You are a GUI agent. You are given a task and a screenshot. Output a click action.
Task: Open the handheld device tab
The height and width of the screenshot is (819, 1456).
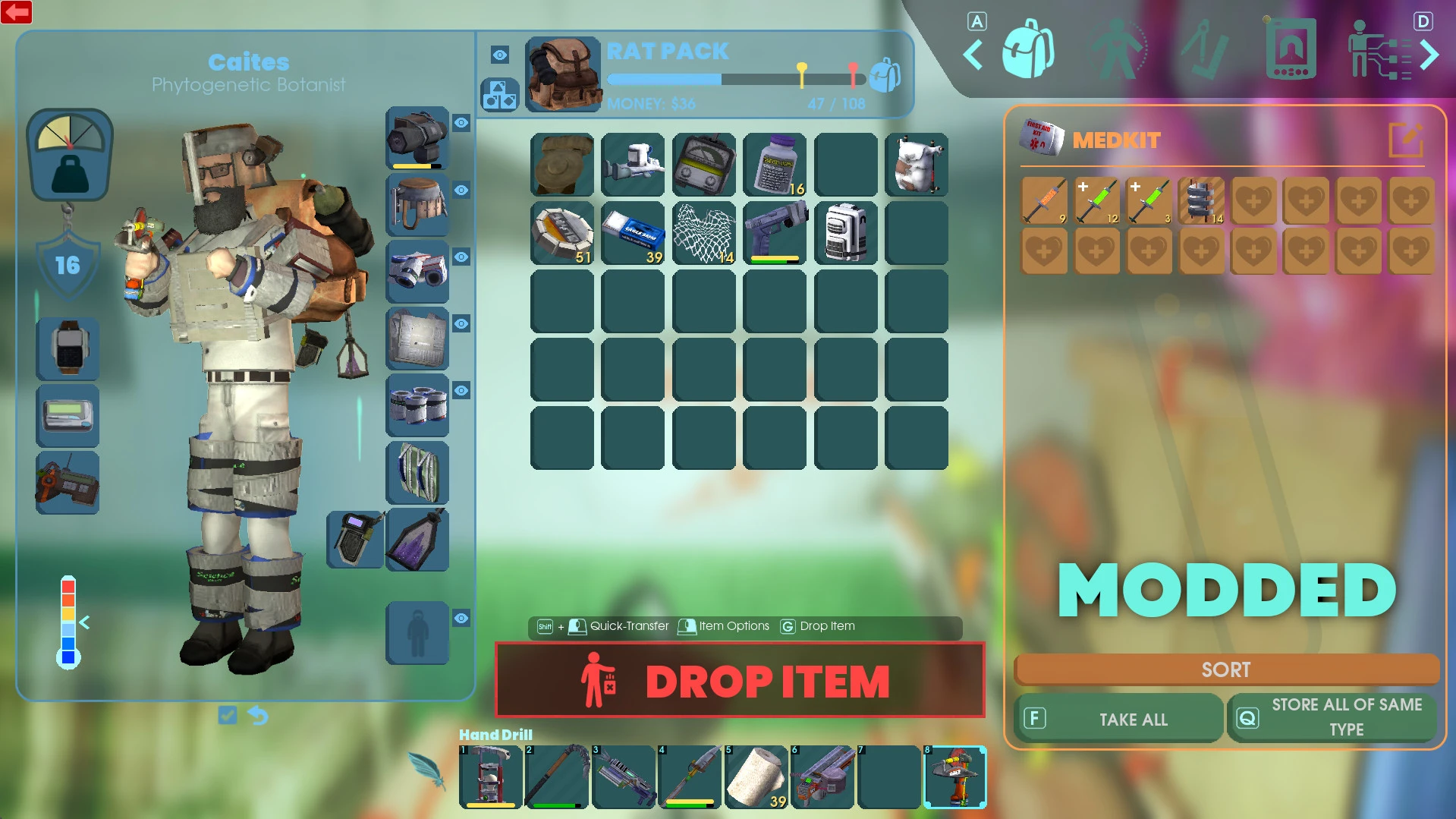pyautogui.click(x=1290, y=50)
